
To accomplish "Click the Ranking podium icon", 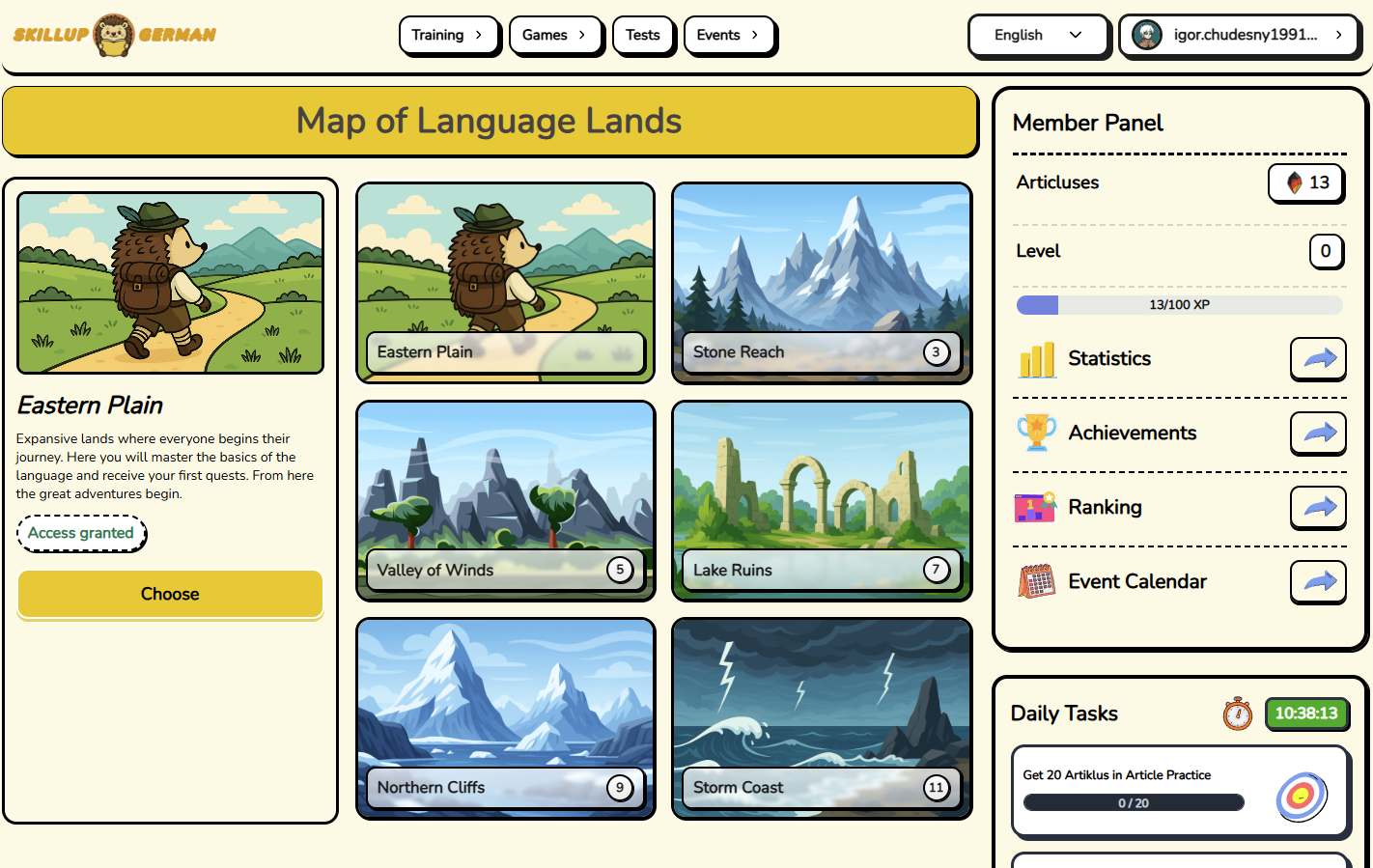I will tap(1034, 507).
